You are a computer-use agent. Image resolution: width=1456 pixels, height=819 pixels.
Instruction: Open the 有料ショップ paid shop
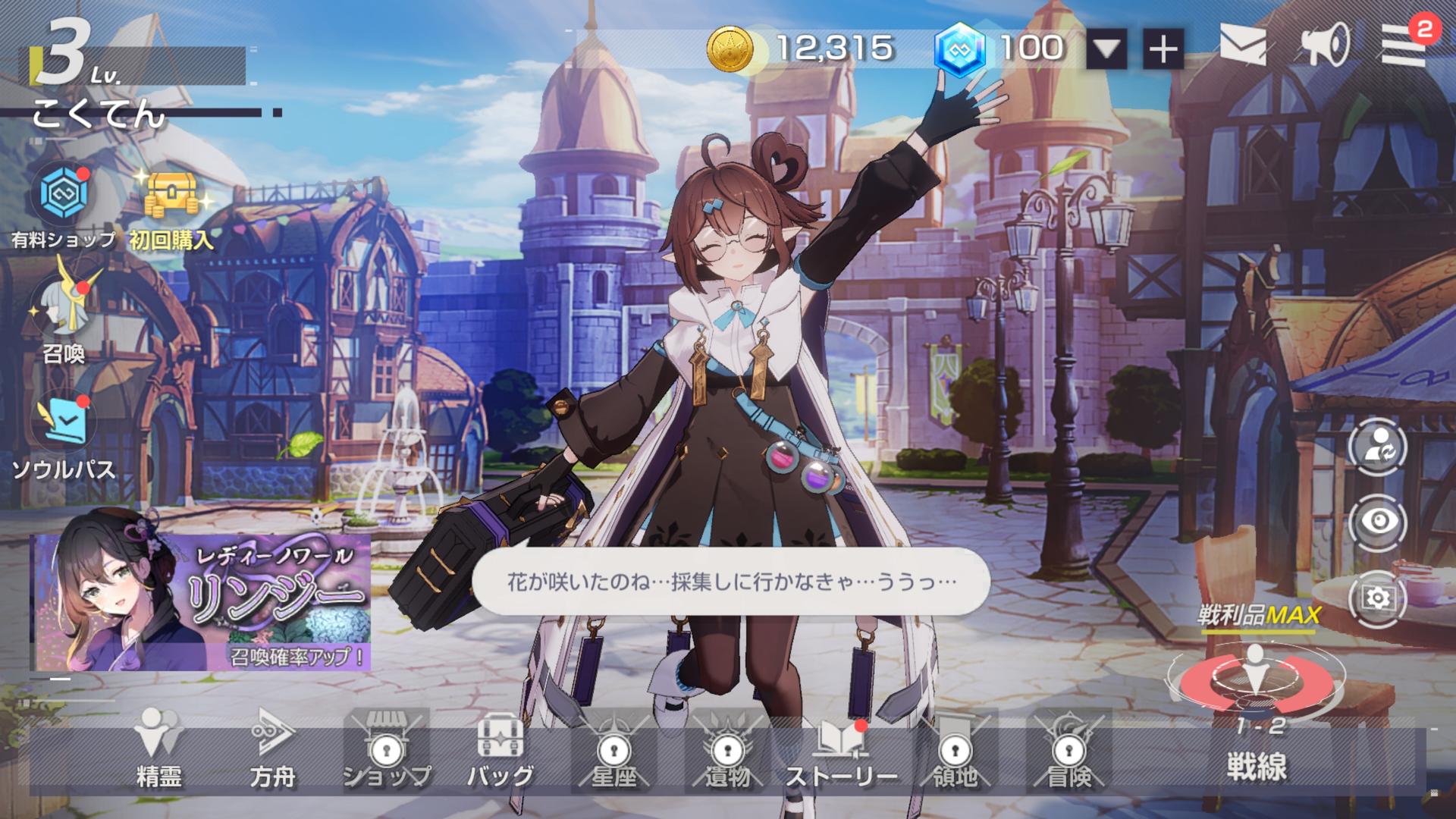coord(62,196)
